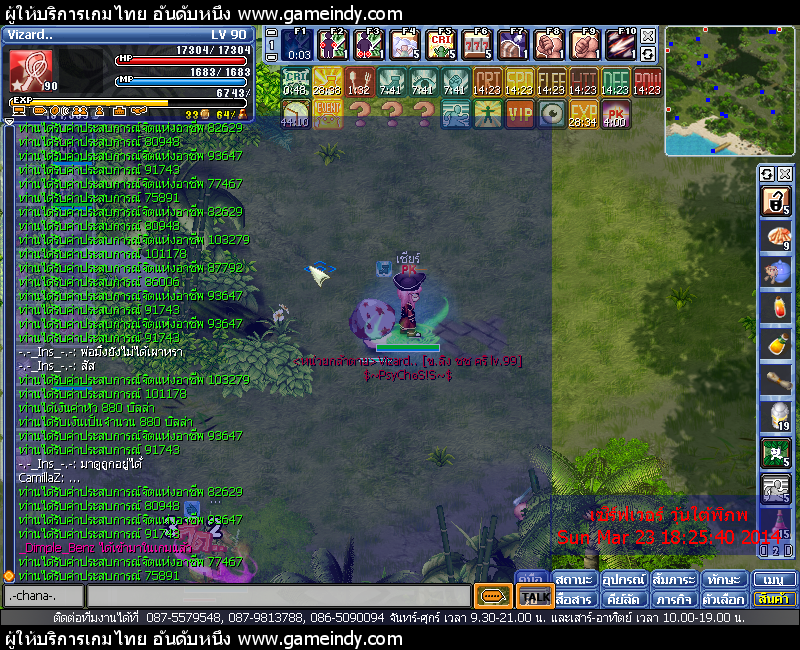The image size is (800, 650).
Task: Open the ตัวเลือก (options) menu
Action: pyautogui.click(x=722, y=598)
